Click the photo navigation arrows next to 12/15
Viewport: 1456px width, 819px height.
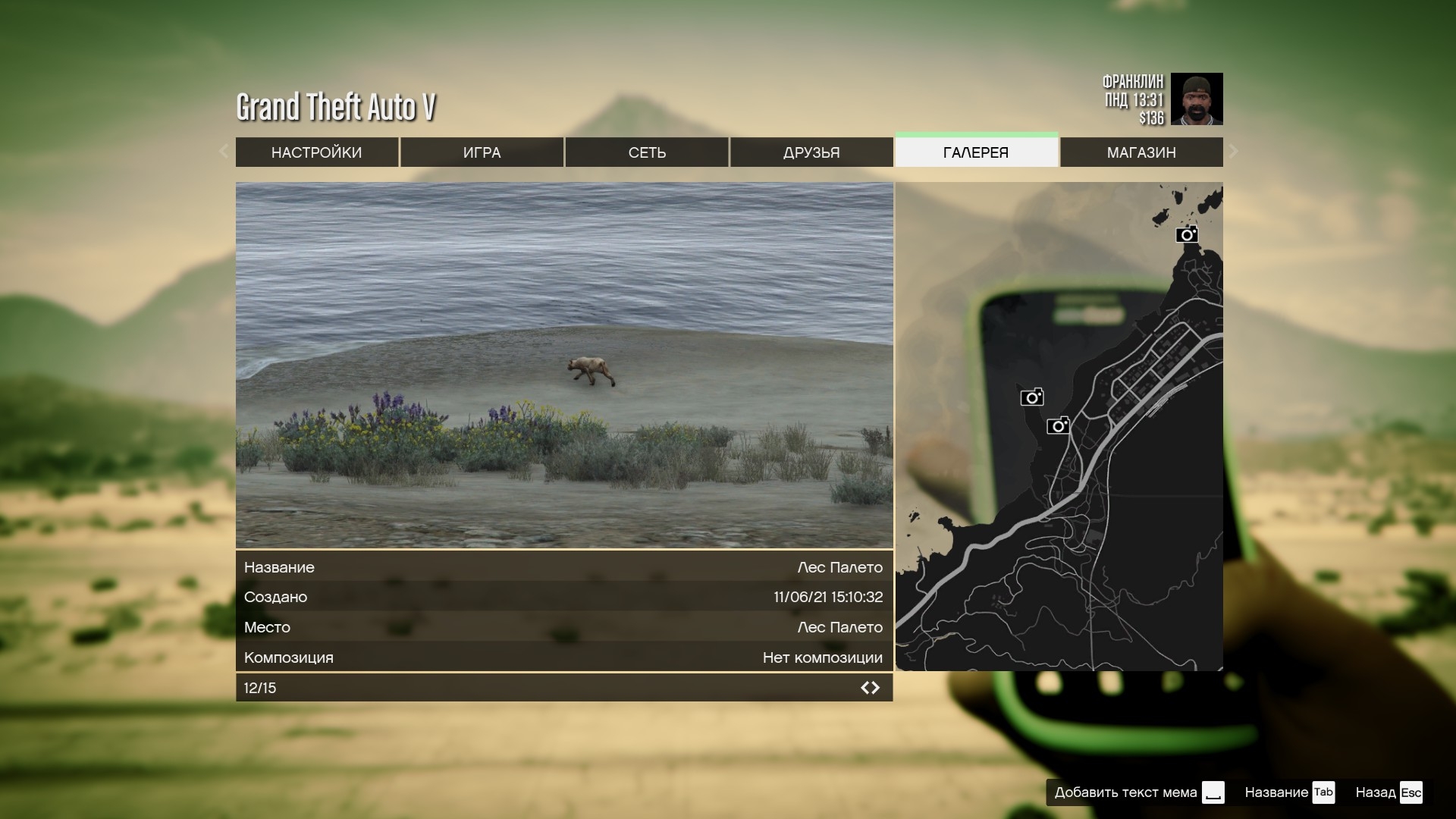[870, 688]
